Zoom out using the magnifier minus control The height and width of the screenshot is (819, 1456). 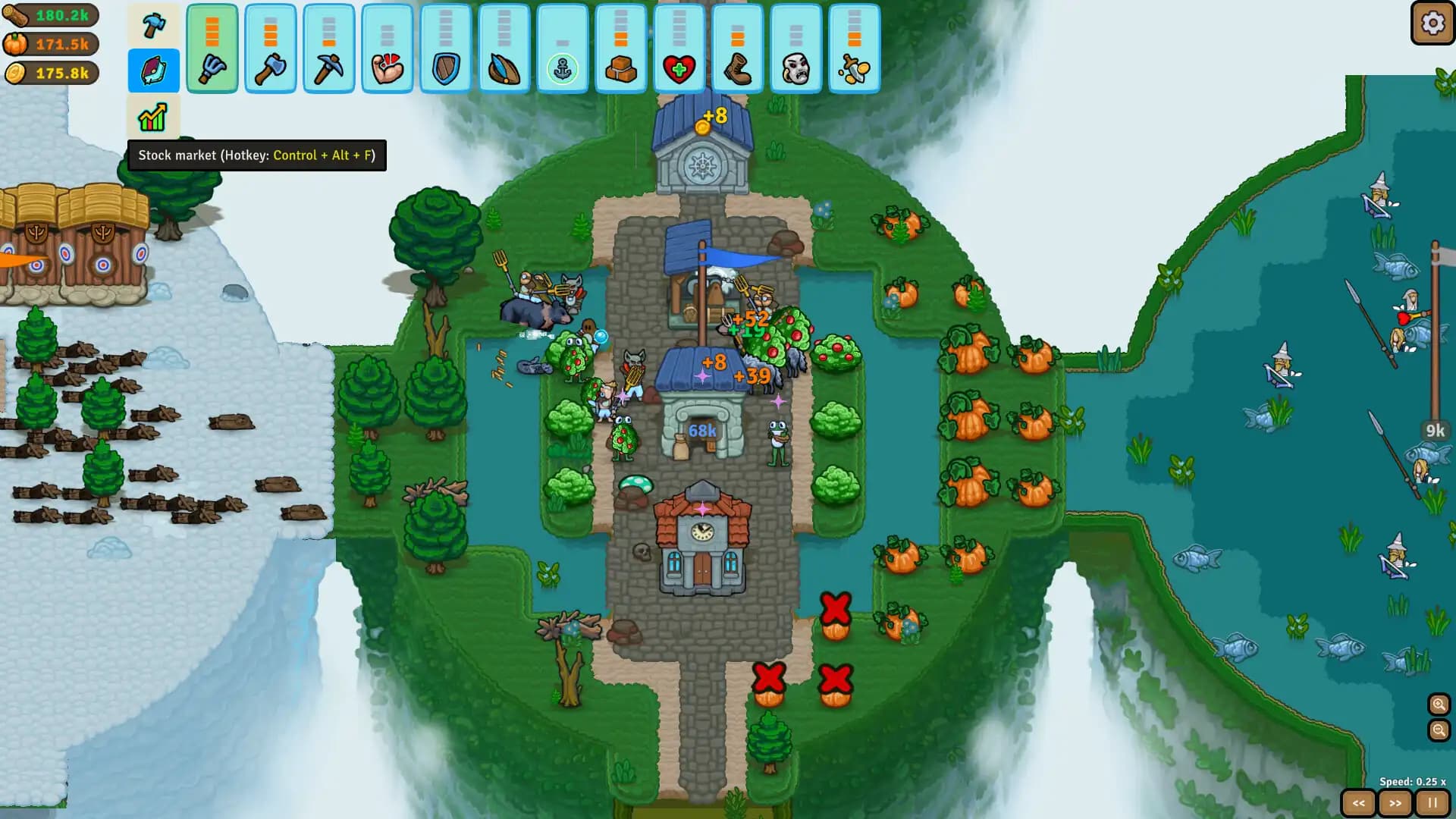coord(1438,732)
